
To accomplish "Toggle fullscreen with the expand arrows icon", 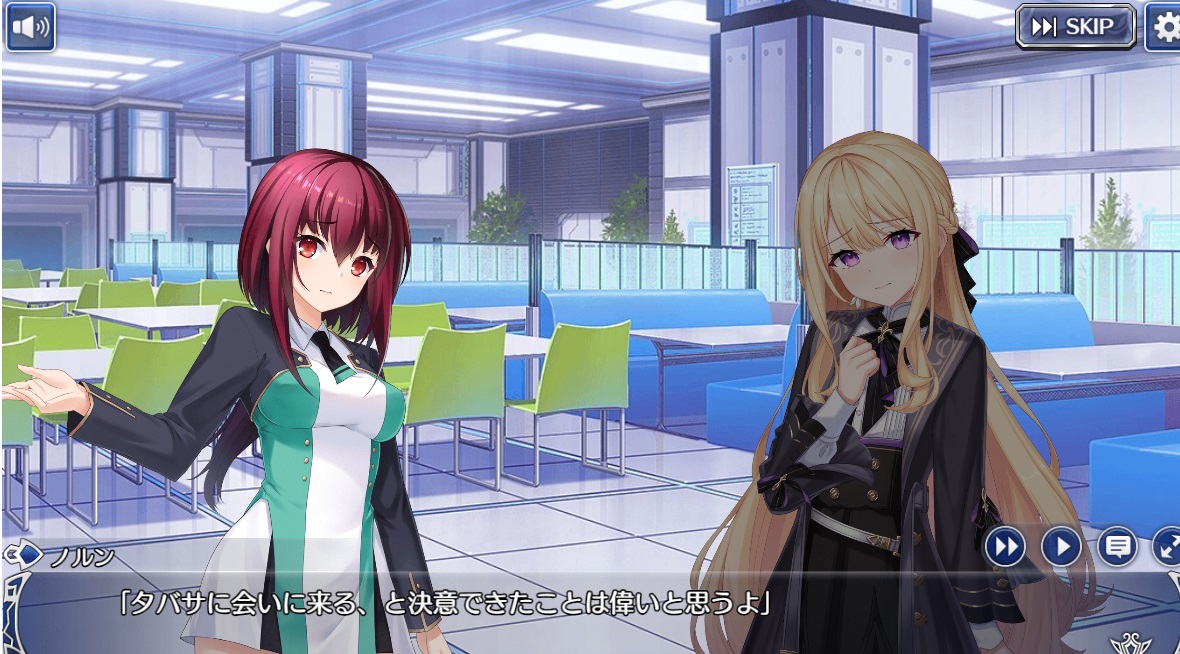I will pos(1168,547).
